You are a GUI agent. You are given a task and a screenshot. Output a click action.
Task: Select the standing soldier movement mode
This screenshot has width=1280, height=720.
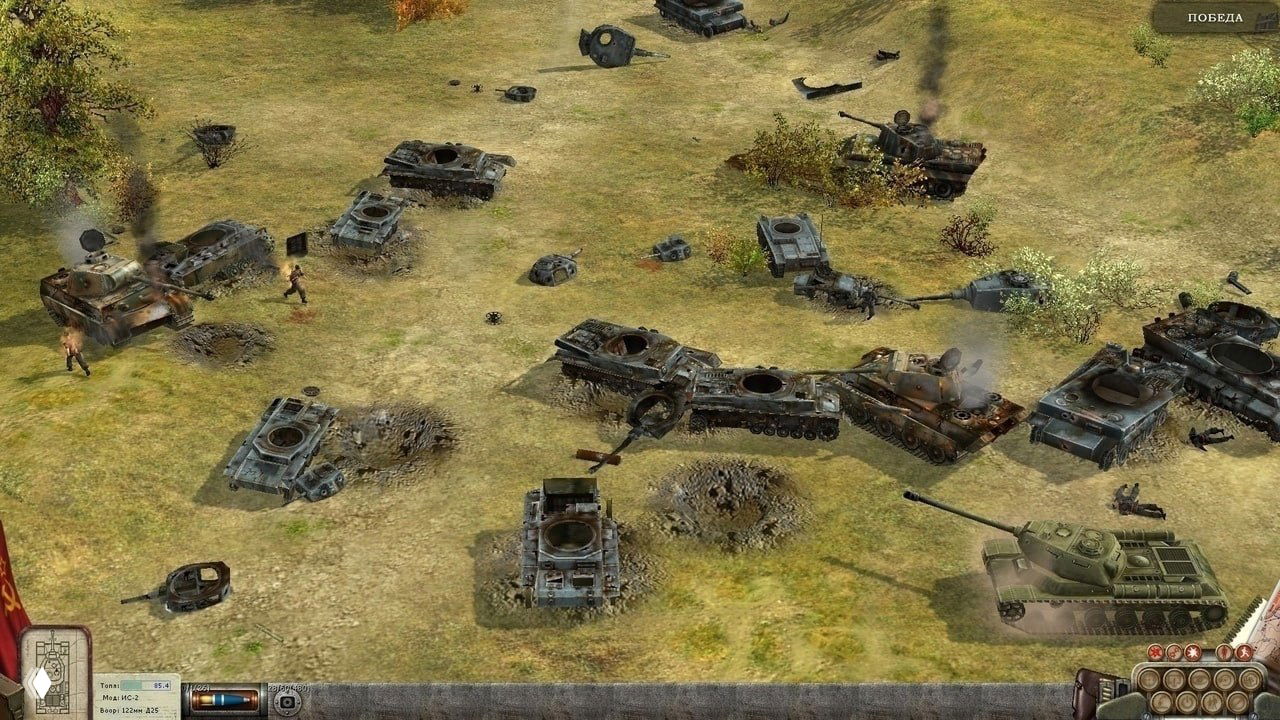(1224, 652)
